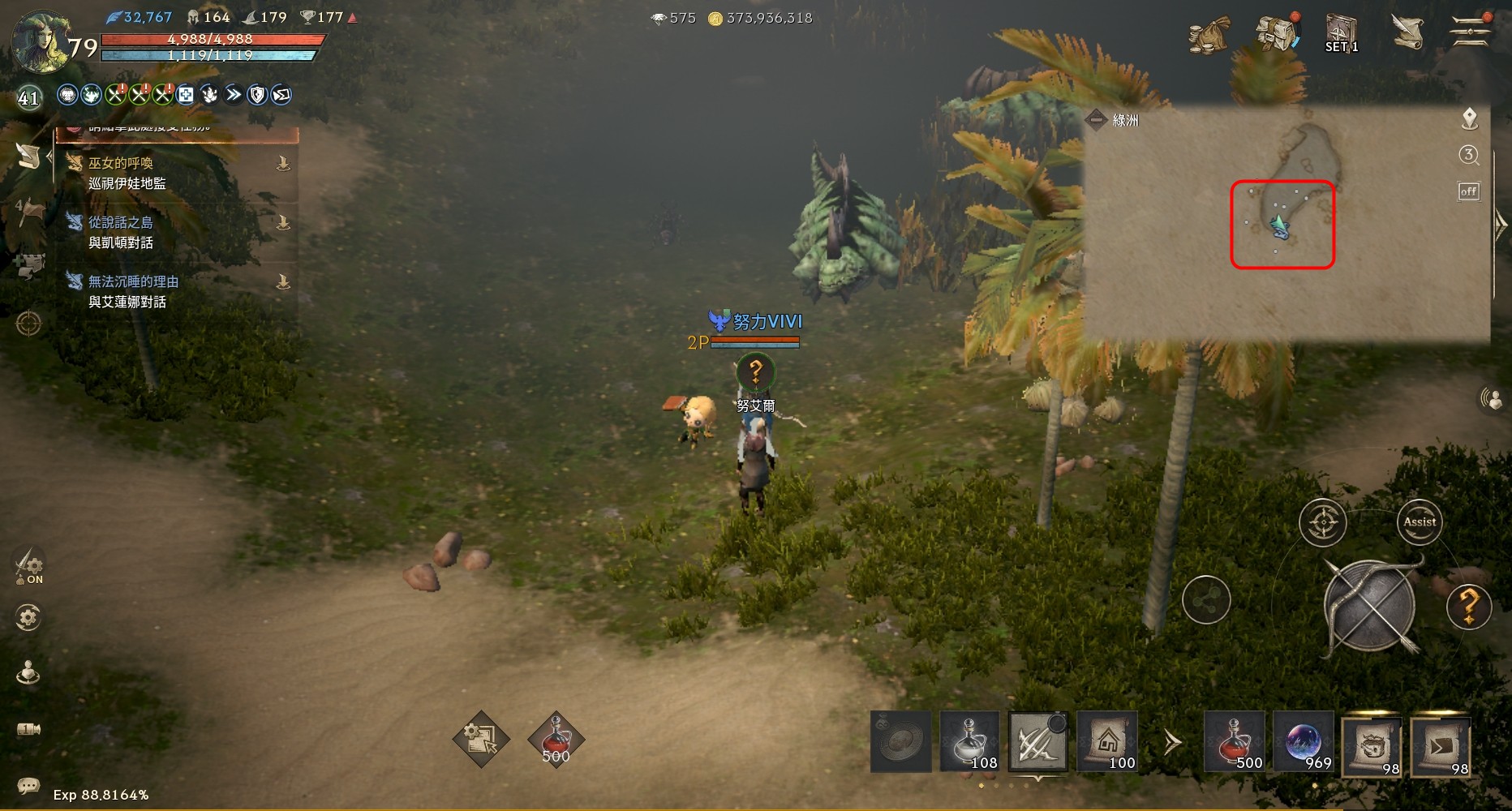1512x811 pixels.
Task: Toggle the auto-combat ON button
Action: pos(29,565)
